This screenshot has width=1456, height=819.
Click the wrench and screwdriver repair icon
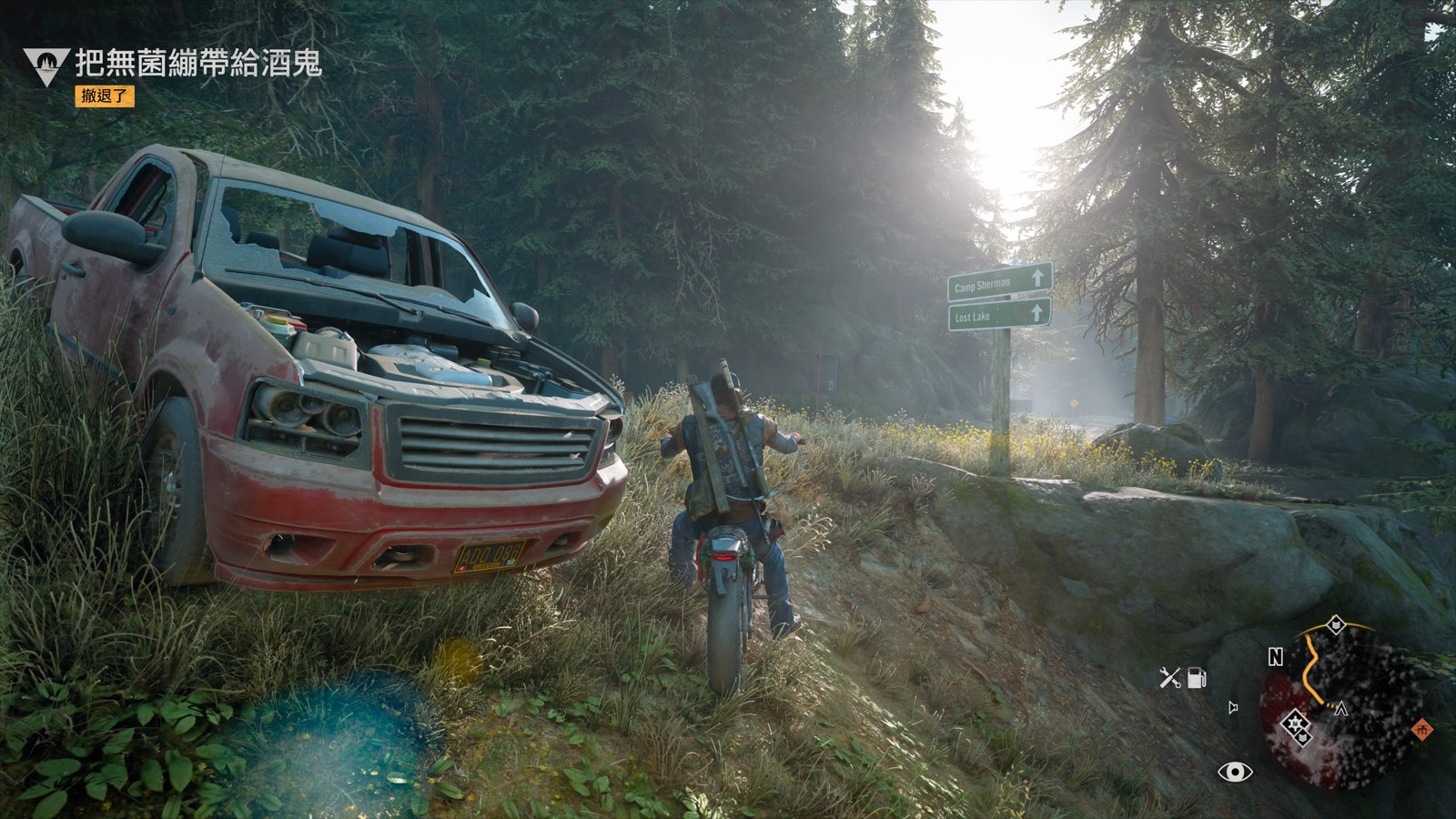point(1170,677)
